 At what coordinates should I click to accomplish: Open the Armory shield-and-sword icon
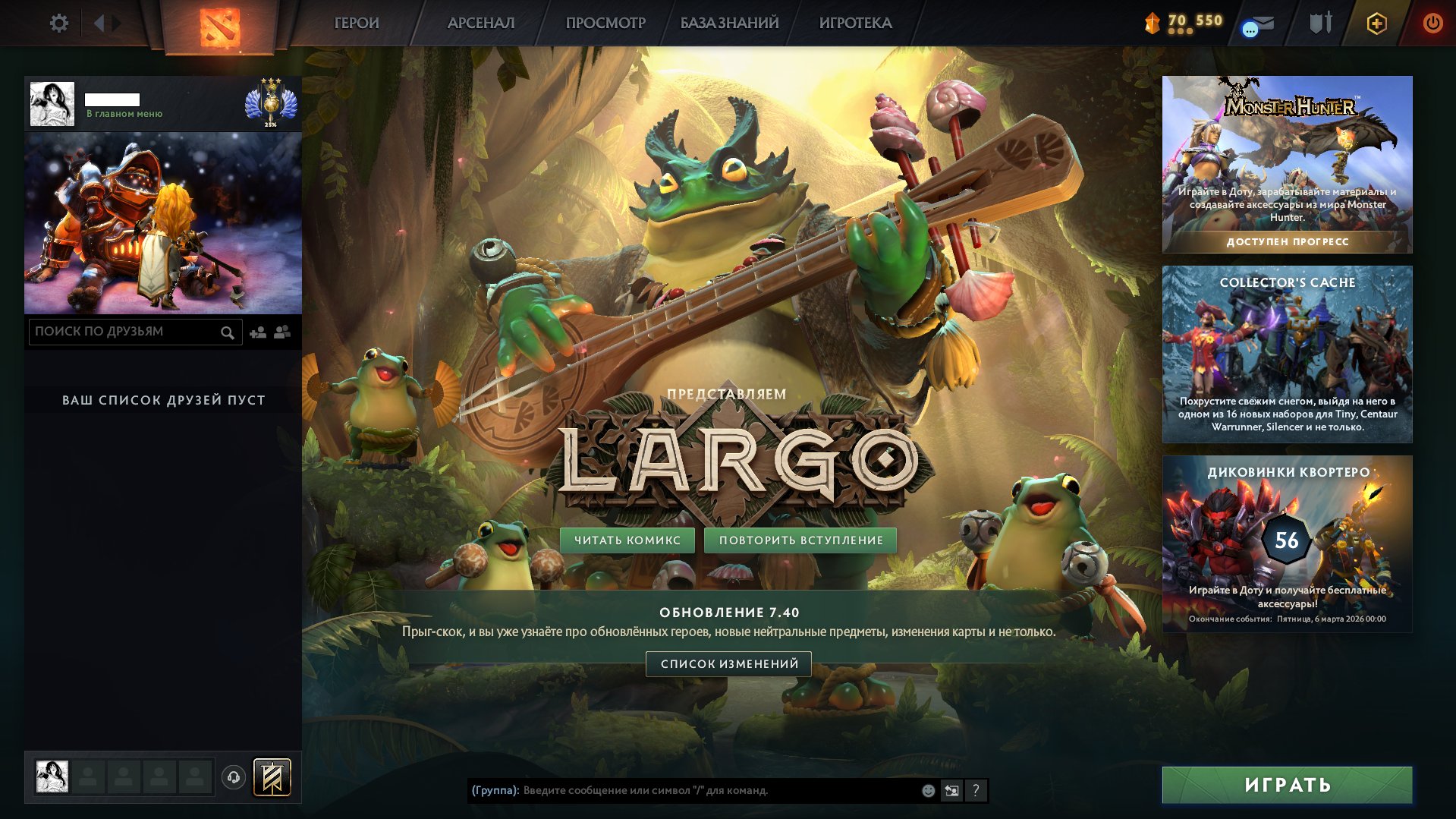point(1320,23)
